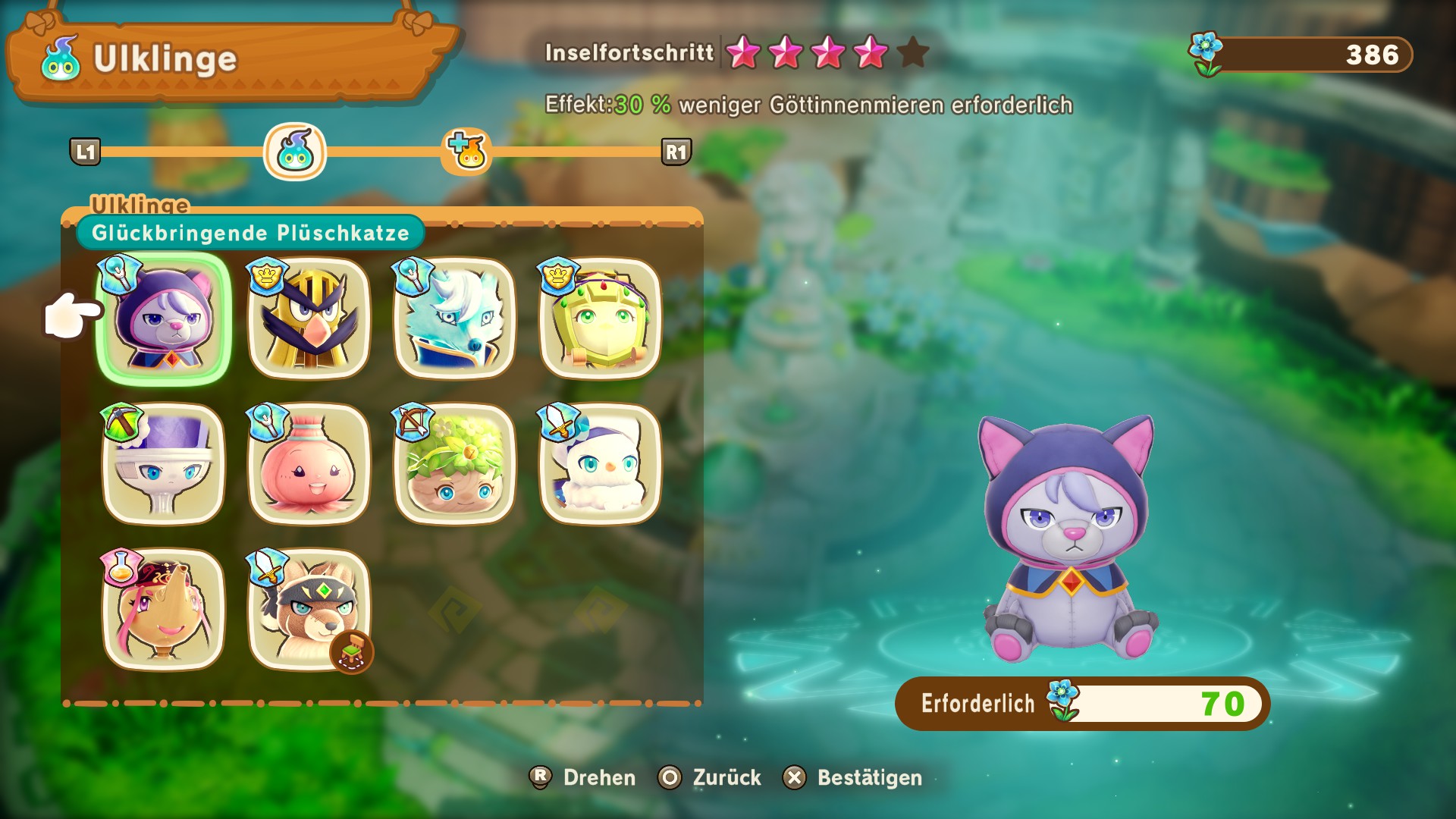This screenshot has width=1456, height=819.
Task: Select the pink onion-shaped Ulkling
Action: click(x=309, y=464)
